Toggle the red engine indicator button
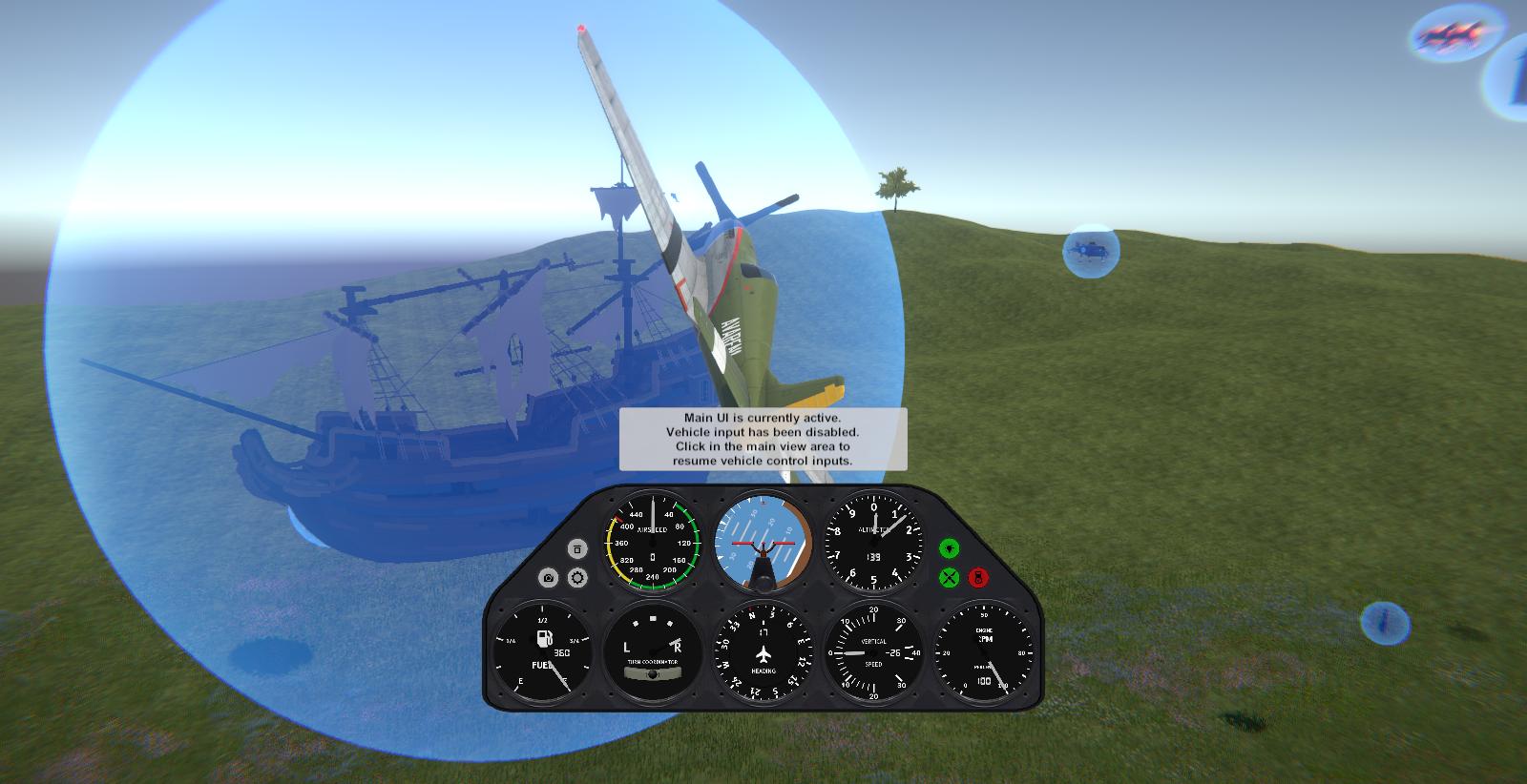 pyautogui.click(x=978, y=577)
